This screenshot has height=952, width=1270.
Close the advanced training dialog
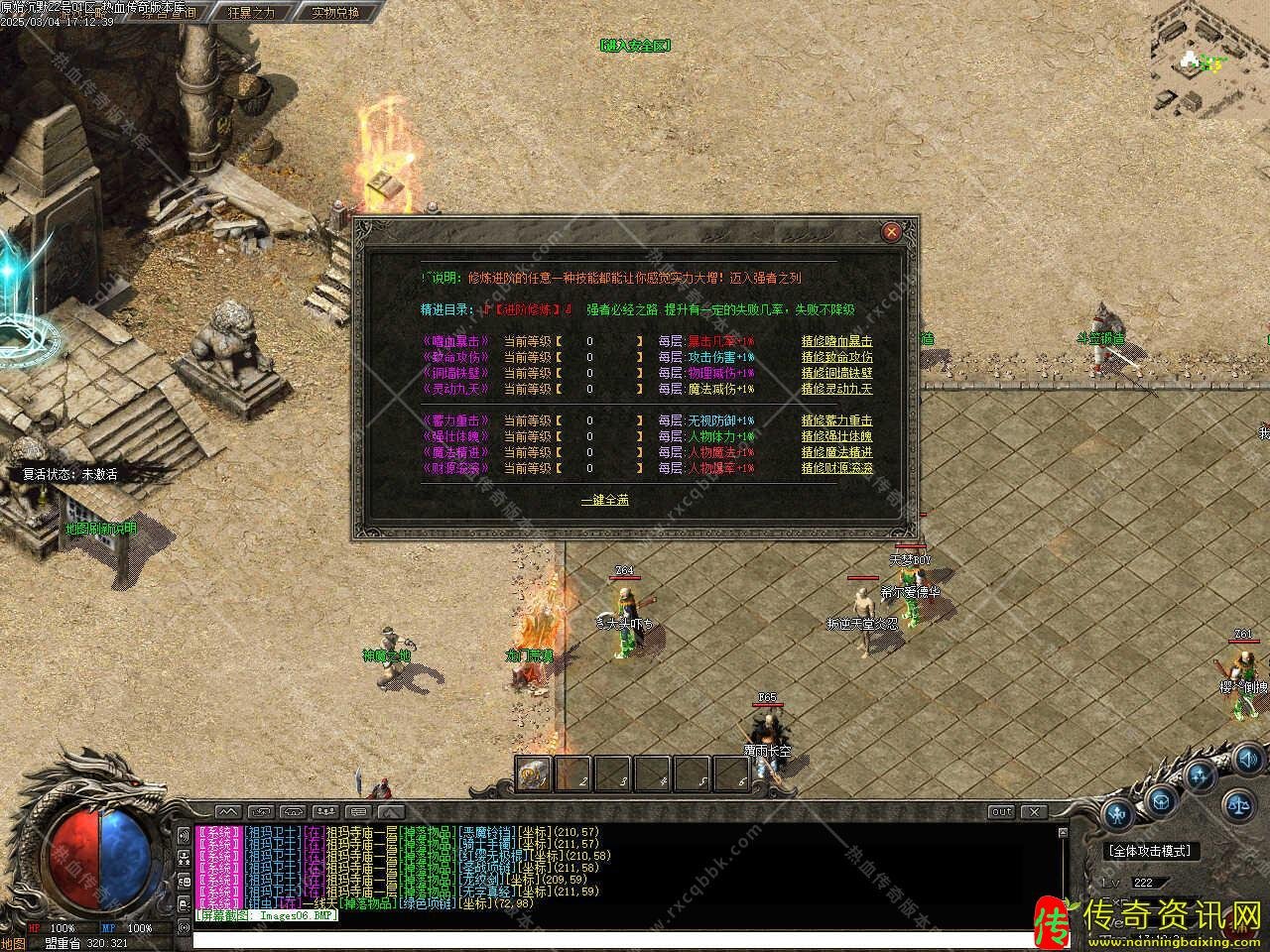(x=891, y=232)
